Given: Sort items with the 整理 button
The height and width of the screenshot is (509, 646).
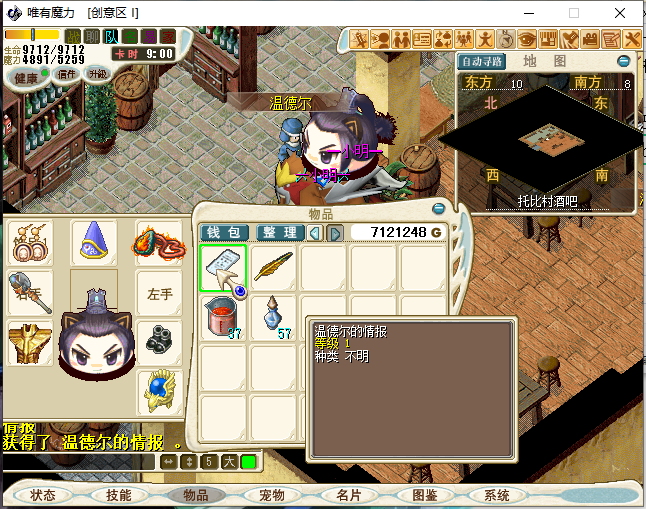Looking at the screenshot, I should click(x=279, y=233).
